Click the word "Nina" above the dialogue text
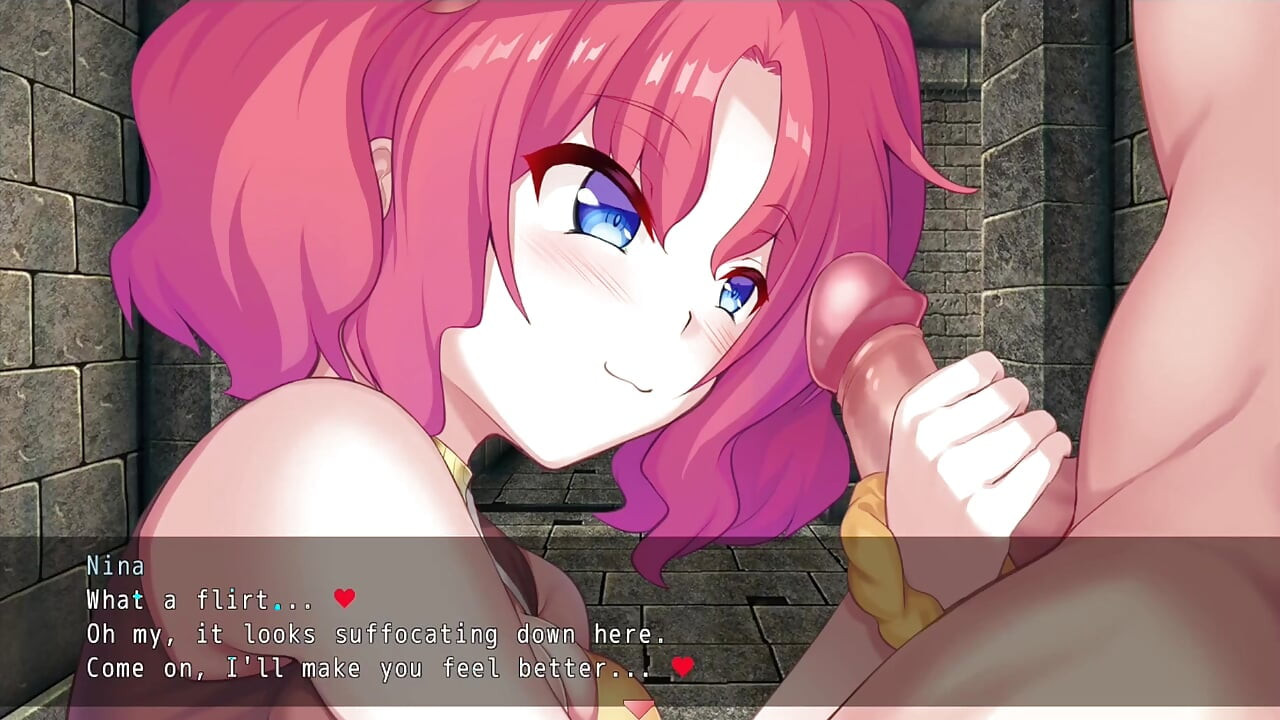Image resolution: width=1280 pixels, height=720 pixels. tap(114, 566)
